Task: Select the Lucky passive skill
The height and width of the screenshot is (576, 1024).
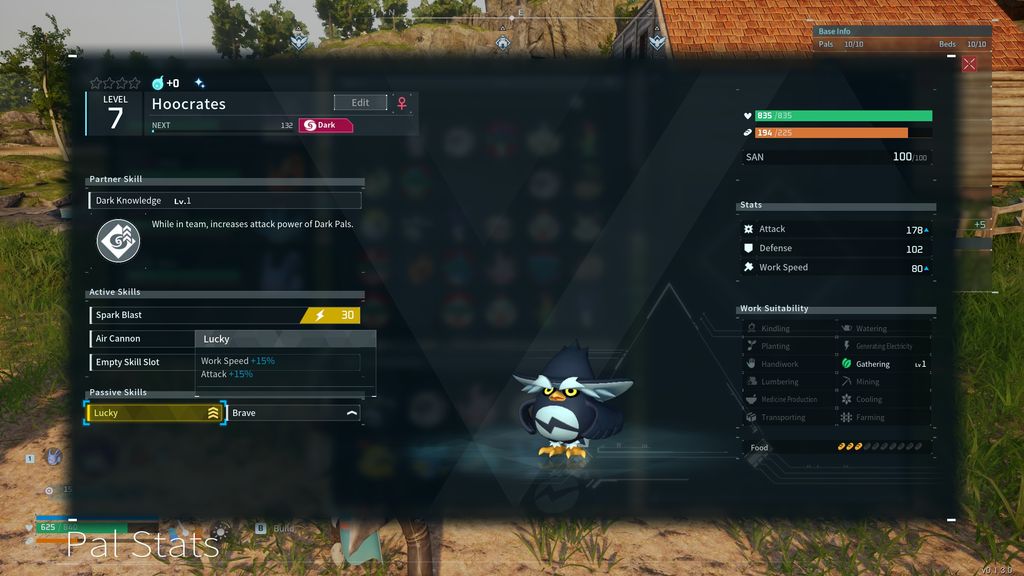Action: pos(156,413)
